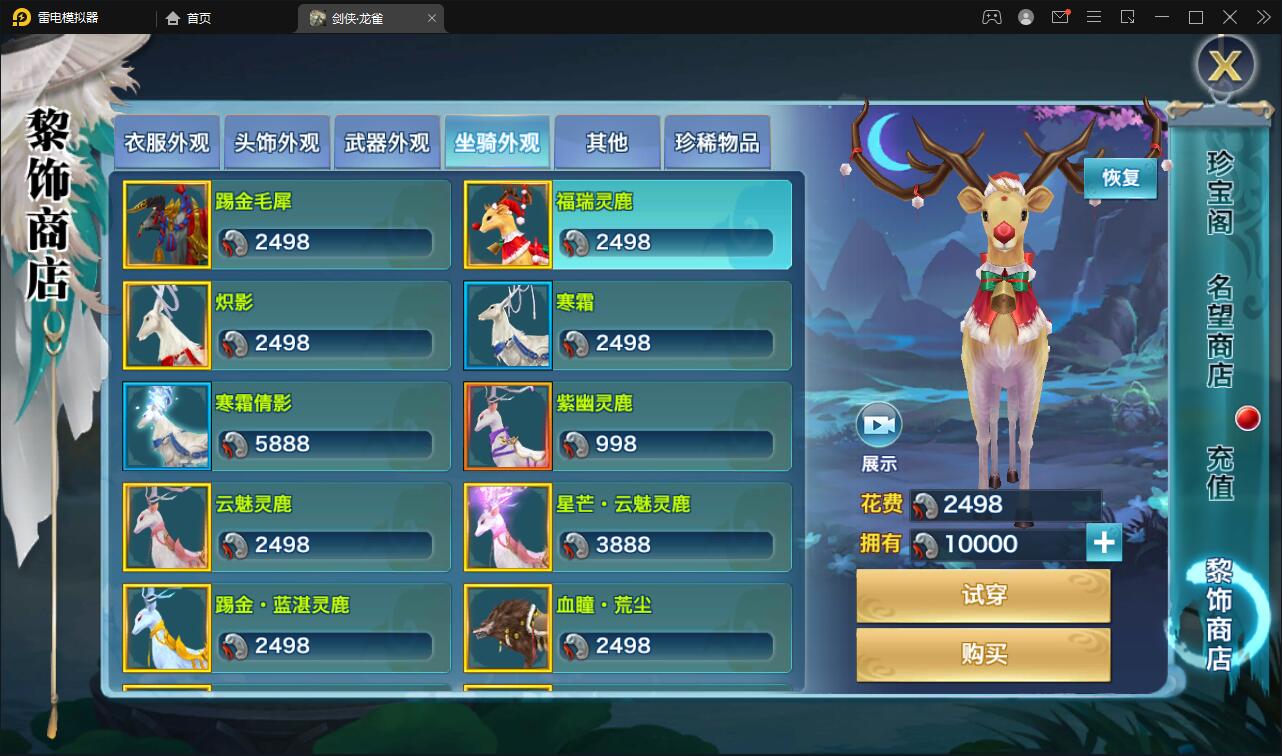The height and width of the screenshot is (756, 1282).
Task: Click the plus icon to buy more currency
Action: pos(1103,542)
